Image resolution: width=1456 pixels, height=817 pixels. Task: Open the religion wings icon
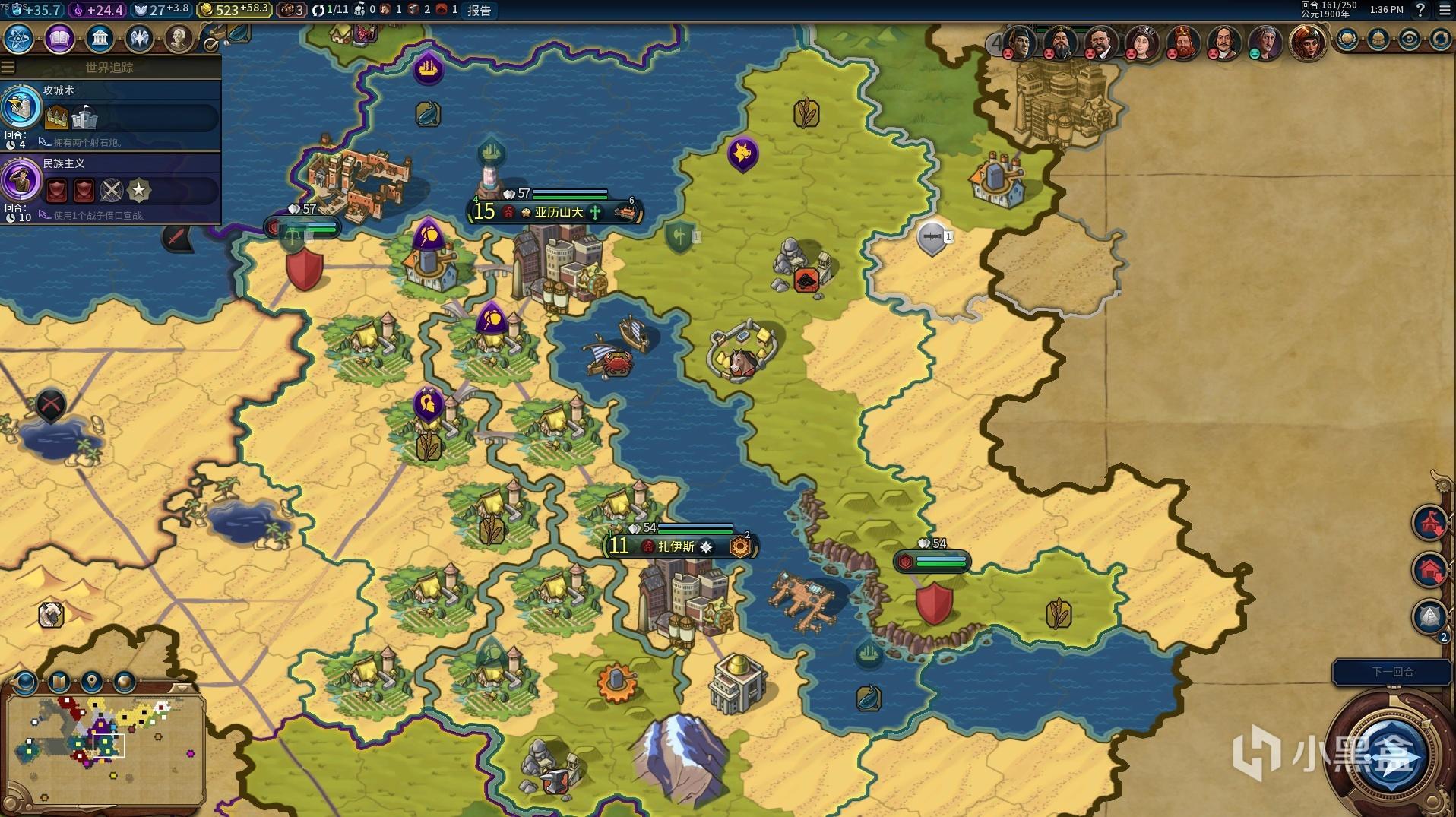point(139,38)
